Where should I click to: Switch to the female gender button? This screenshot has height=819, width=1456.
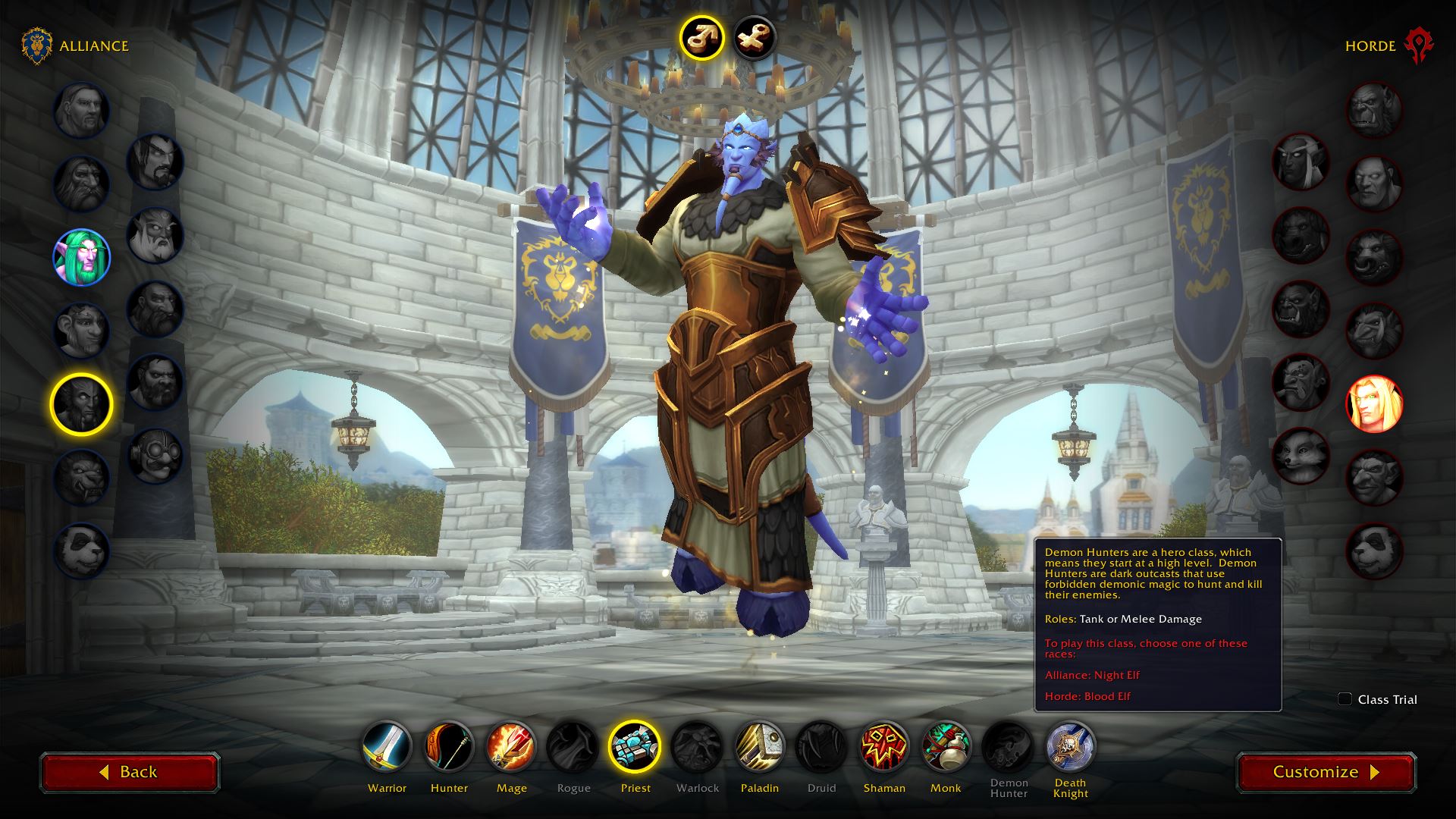755,37
